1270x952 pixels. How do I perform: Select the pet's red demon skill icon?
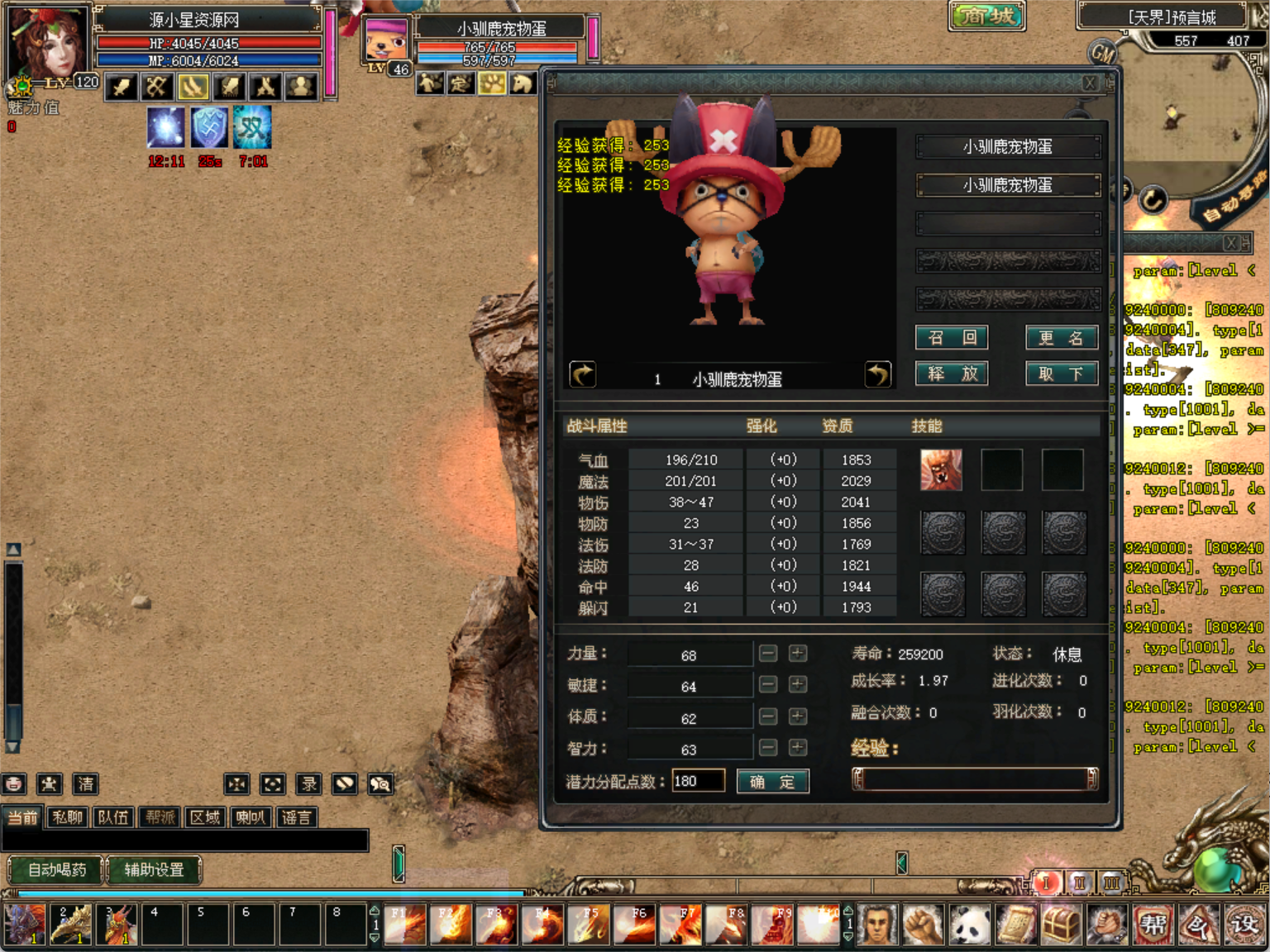coord(942,470)
